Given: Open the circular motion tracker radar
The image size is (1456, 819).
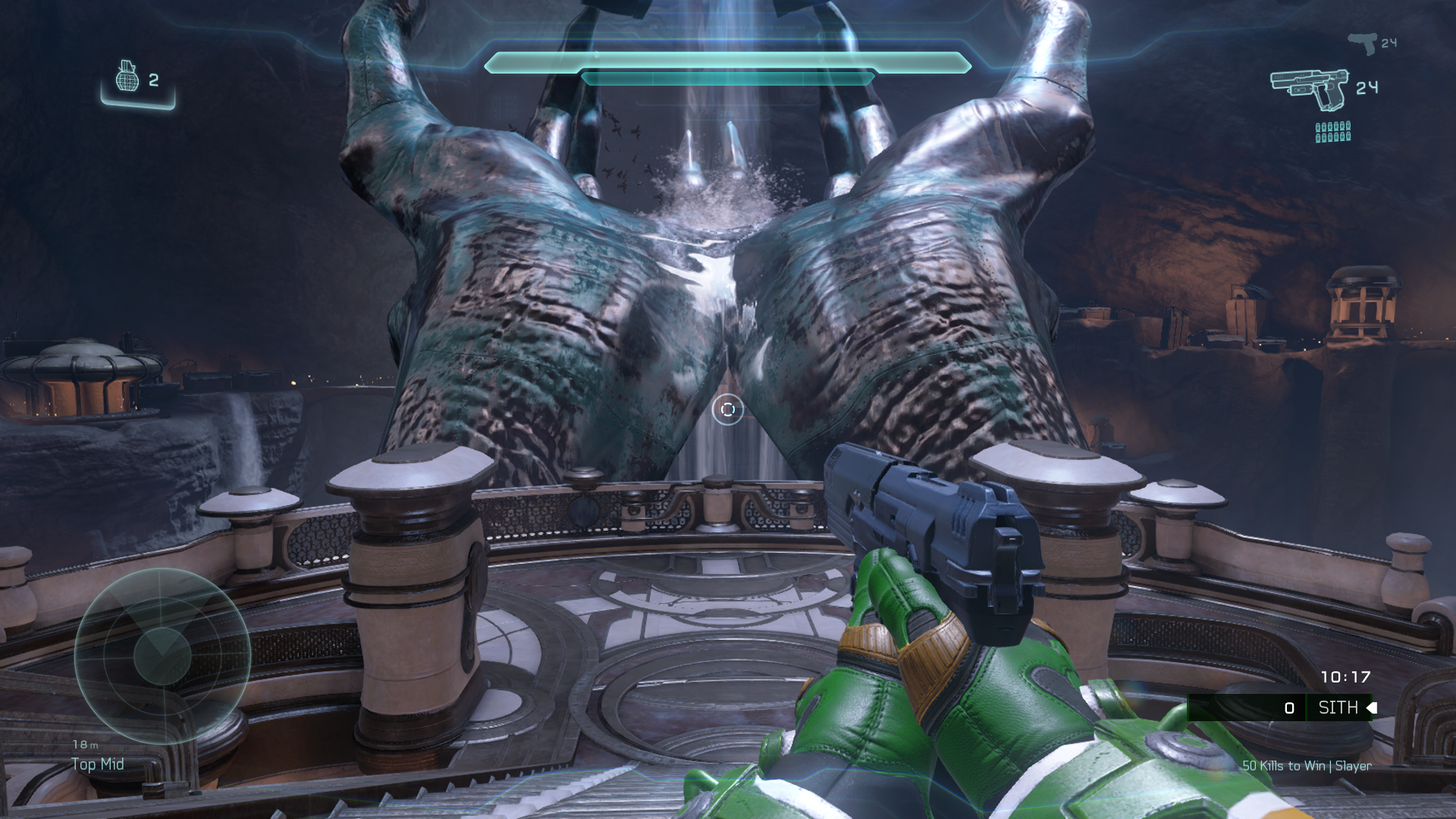Looking at the screenshot, I should tap(162, 655).
